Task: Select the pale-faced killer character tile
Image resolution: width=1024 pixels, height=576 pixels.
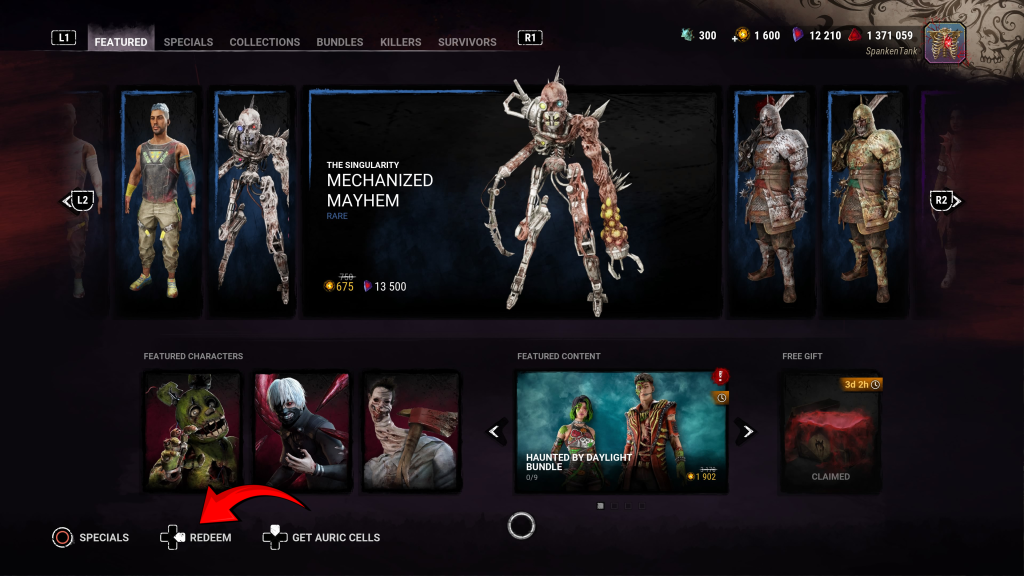Action: pos(411,431)
